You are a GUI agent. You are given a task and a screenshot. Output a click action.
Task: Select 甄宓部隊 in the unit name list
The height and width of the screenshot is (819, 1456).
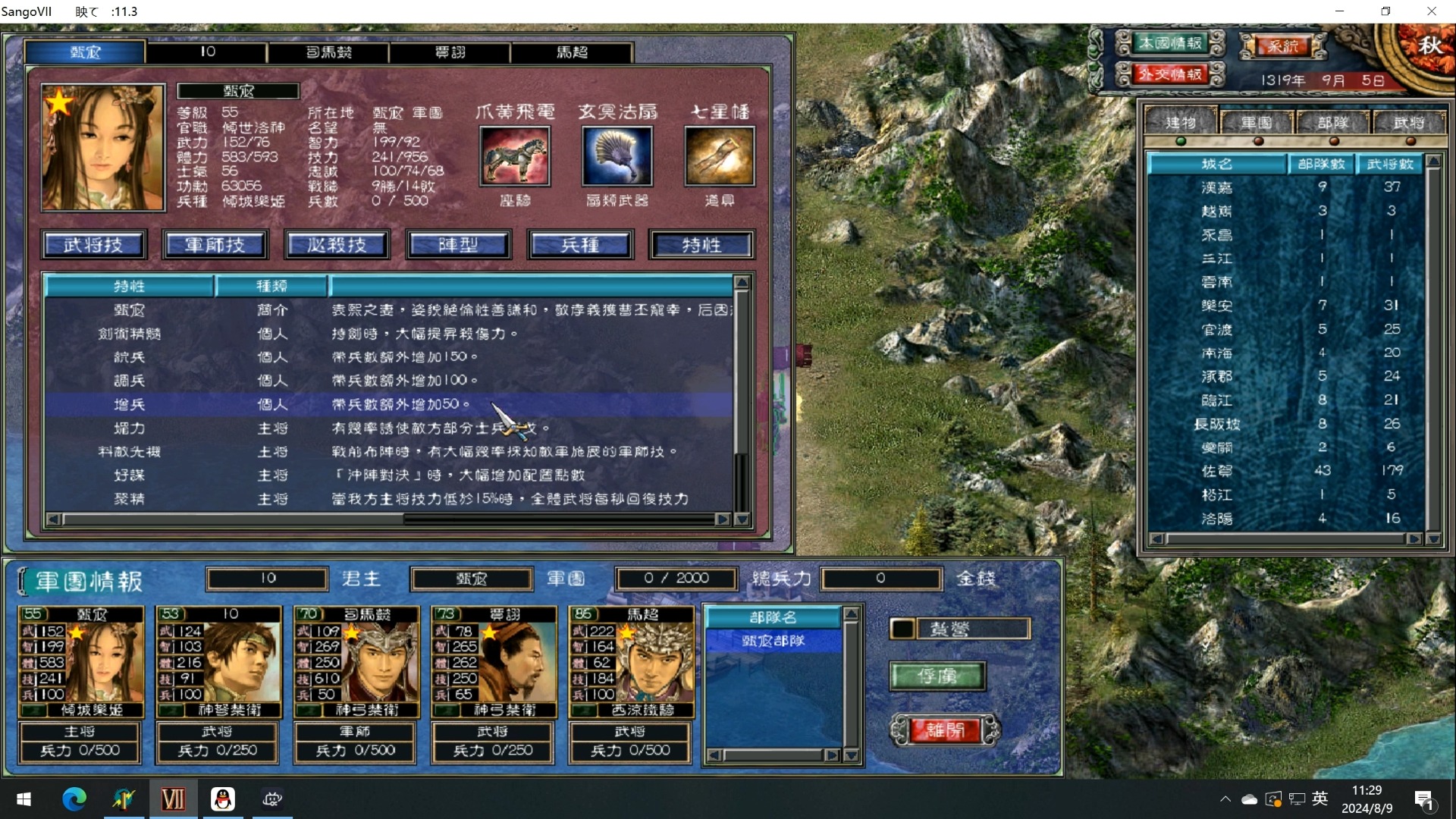(773, 641)
